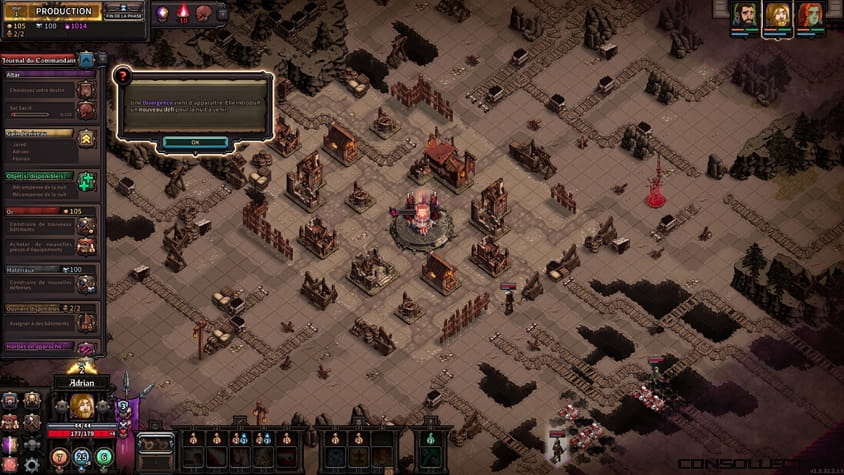The height and width of the screenshot is (475, 844).
Task: Click the gold chevron level-up icon
Action: coord(87,138)
